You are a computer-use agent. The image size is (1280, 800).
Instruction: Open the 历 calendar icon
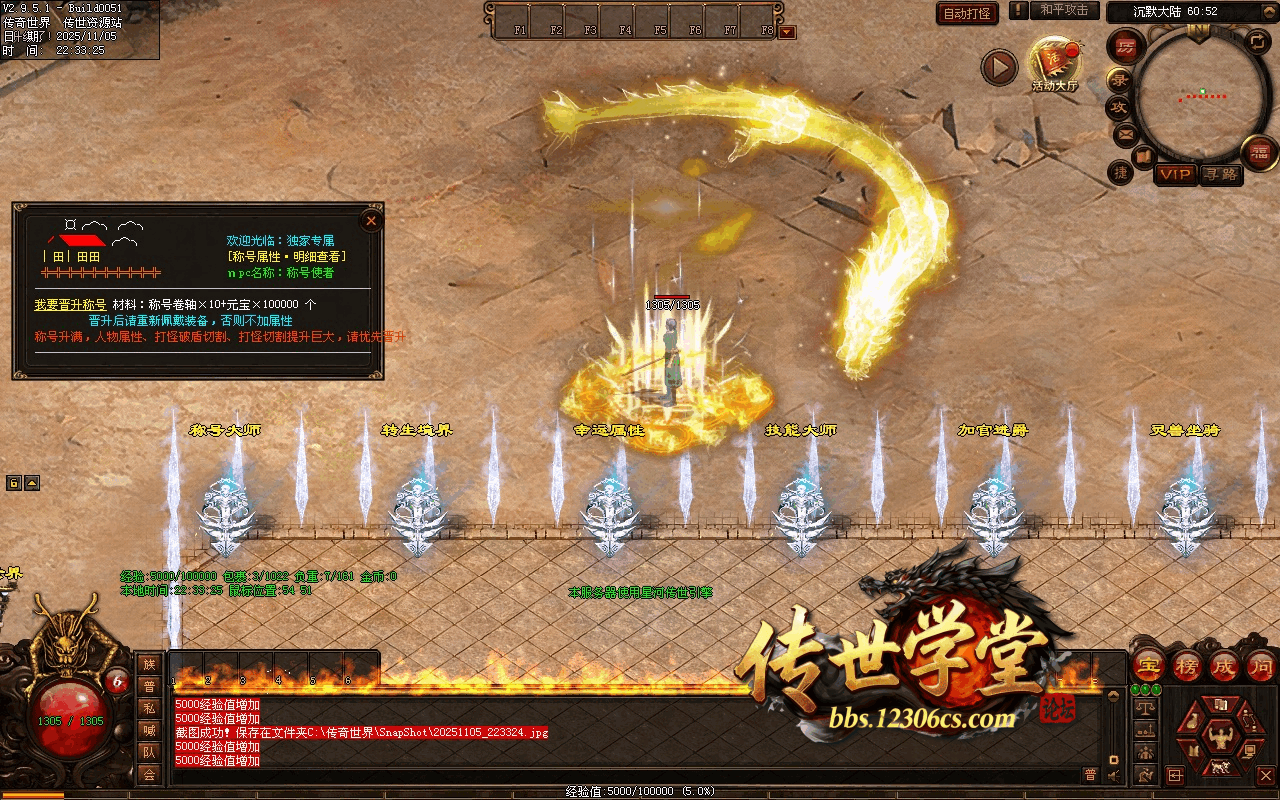pos(1127,47)
